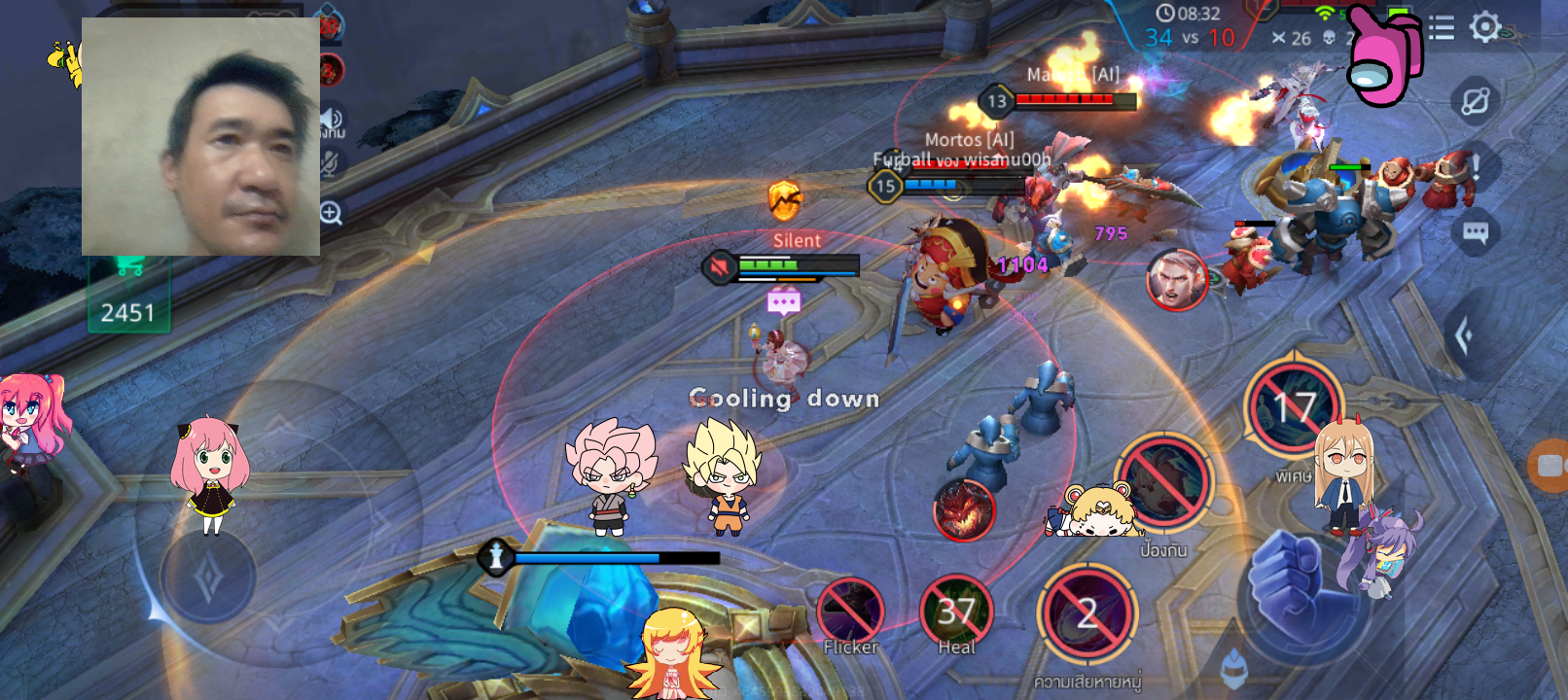The image size is (1568, 700).
Task: Open the quick chat bubble button
Action: [1476, 233]
